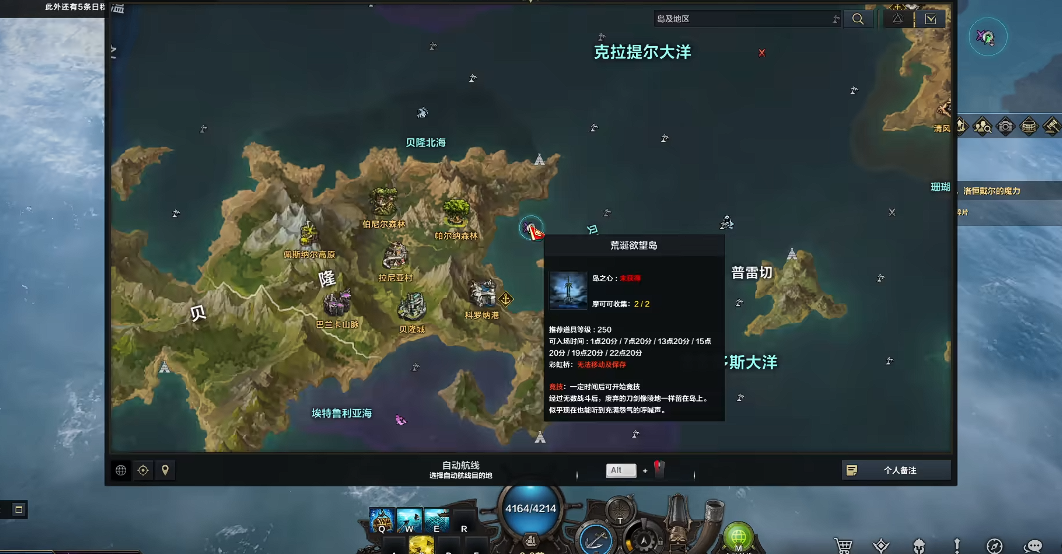This screenshot has height=554, width=1062.
Task: Click the anchor dock marker near 科罗纳港
Action: (507, 299)
